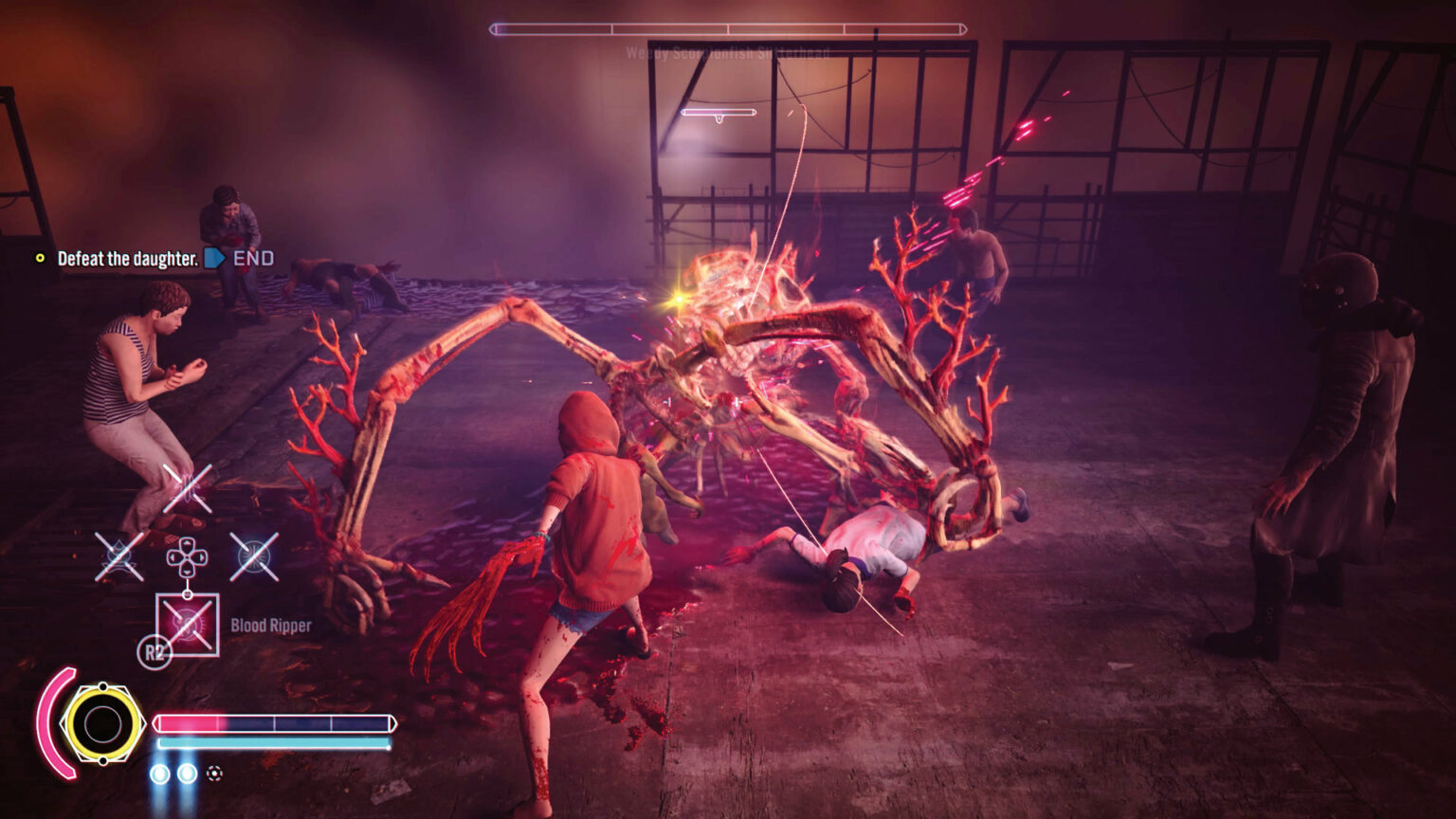Click the 'Blood Ripper' skill name label
The height and width of the screenshot is (819, 1456).
coord(270,626)
